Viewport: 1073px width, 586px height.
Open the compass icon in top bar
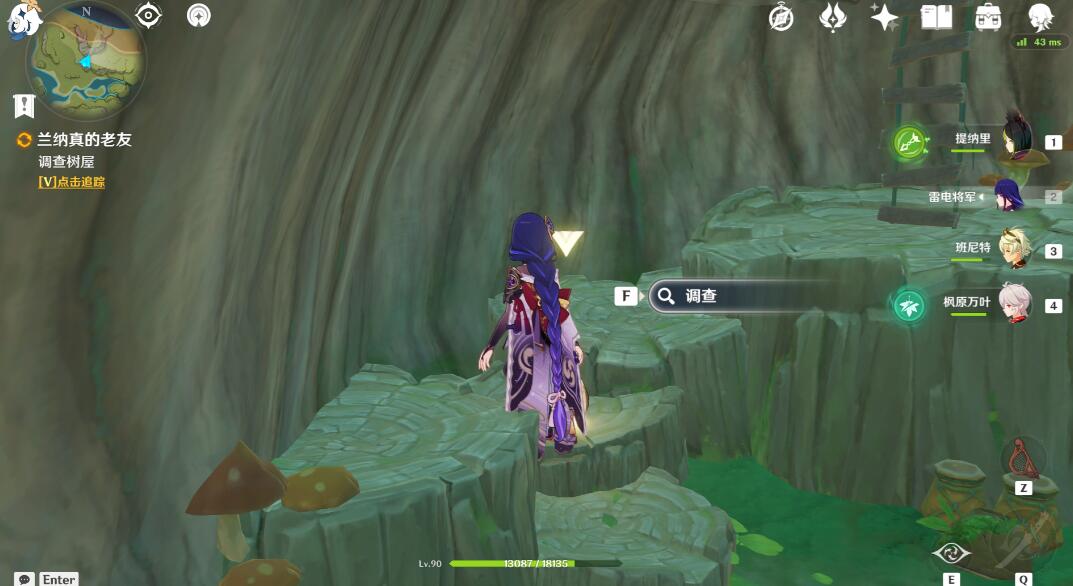coord(781,17)
